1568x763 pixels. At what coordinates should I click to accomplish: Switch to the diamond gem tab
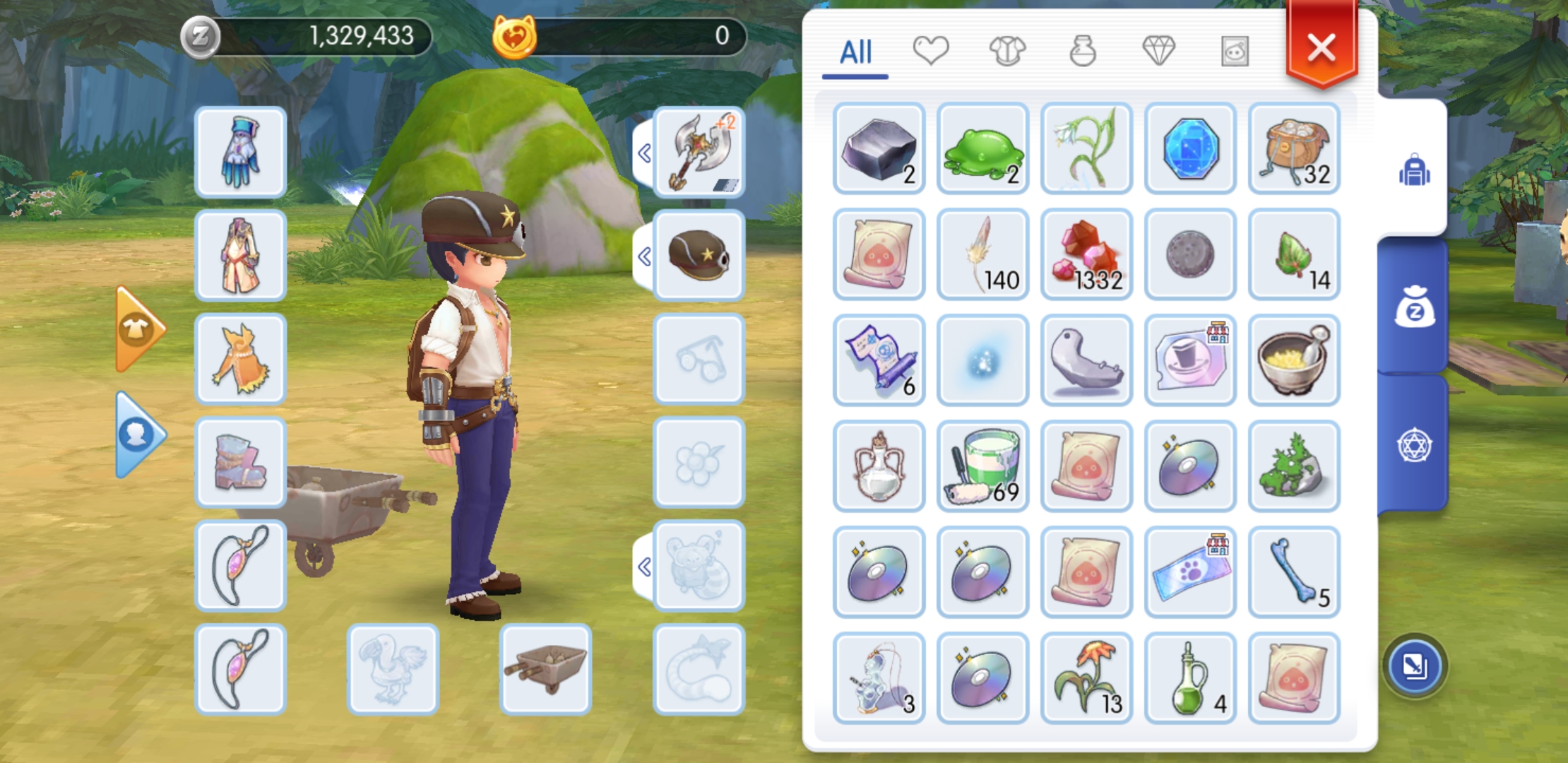point(1158,51)
